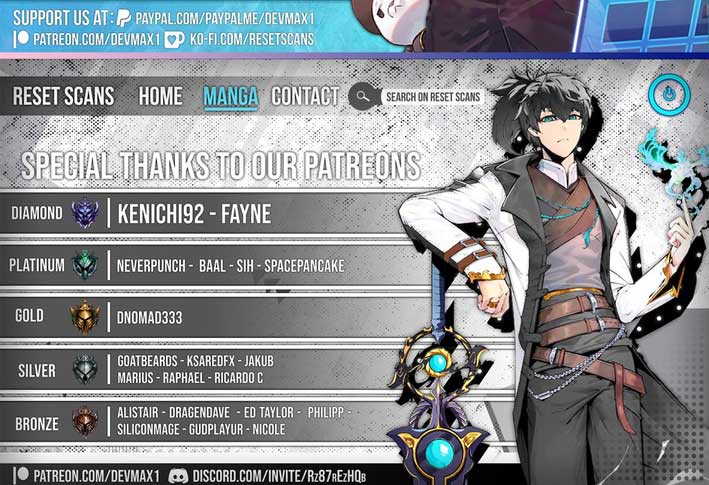
Task: Switch to the highlighted Manga section
Action: coord(230,97)
